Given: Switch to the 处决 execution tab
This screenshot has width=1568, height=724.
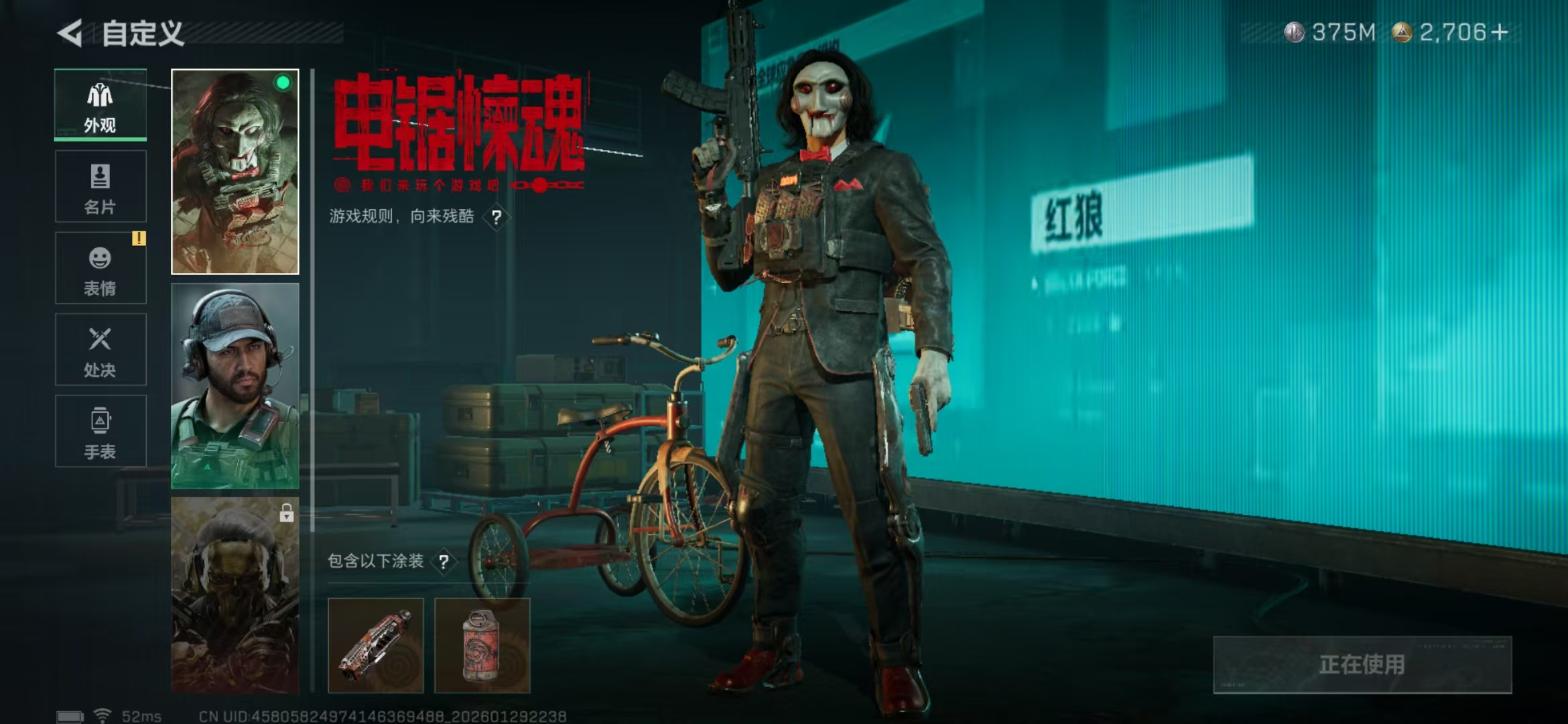Looking at the screenshot, I should (x=101, y=350).
